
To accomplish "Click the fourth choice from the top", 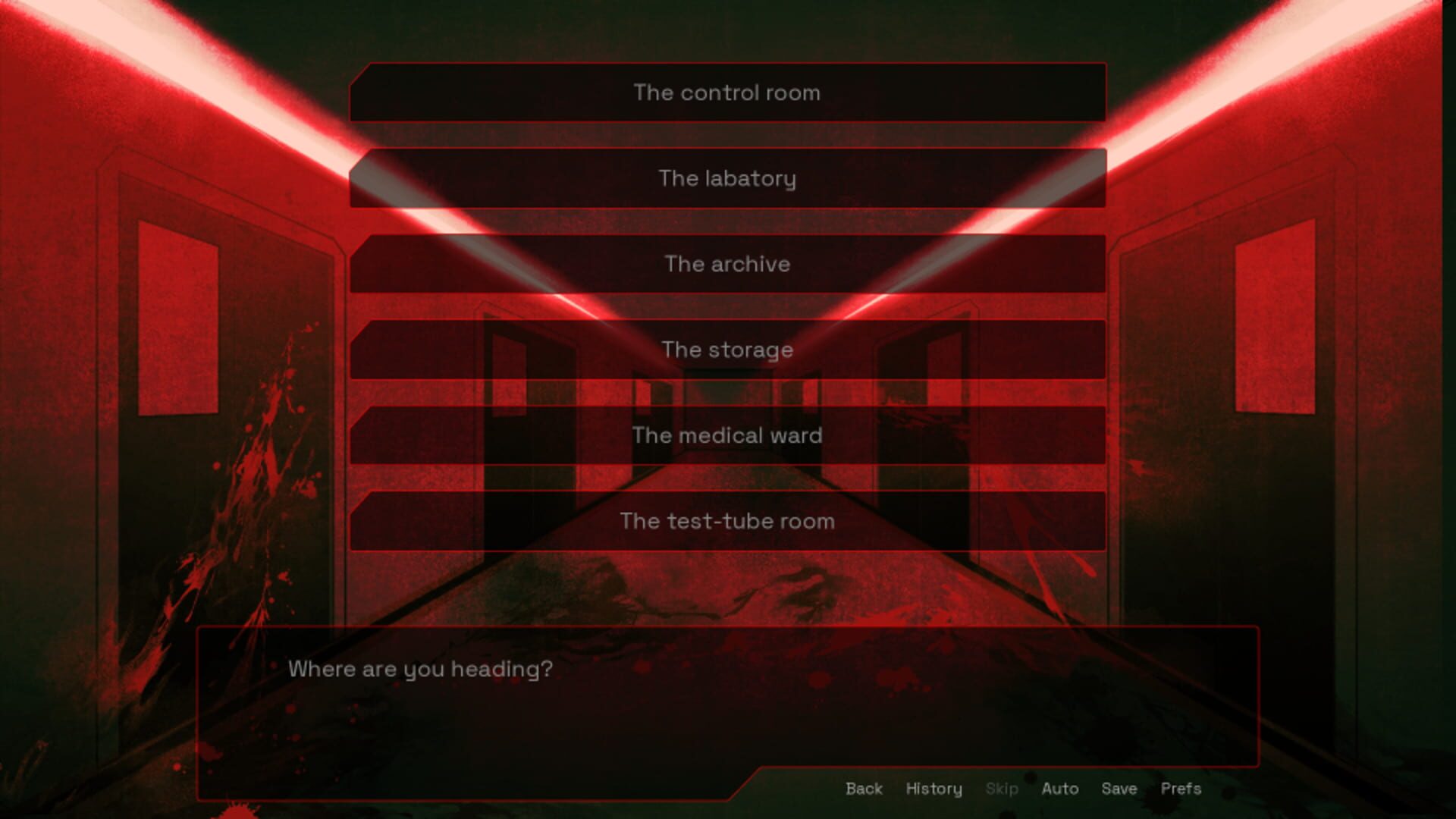I will coord(728,350).
